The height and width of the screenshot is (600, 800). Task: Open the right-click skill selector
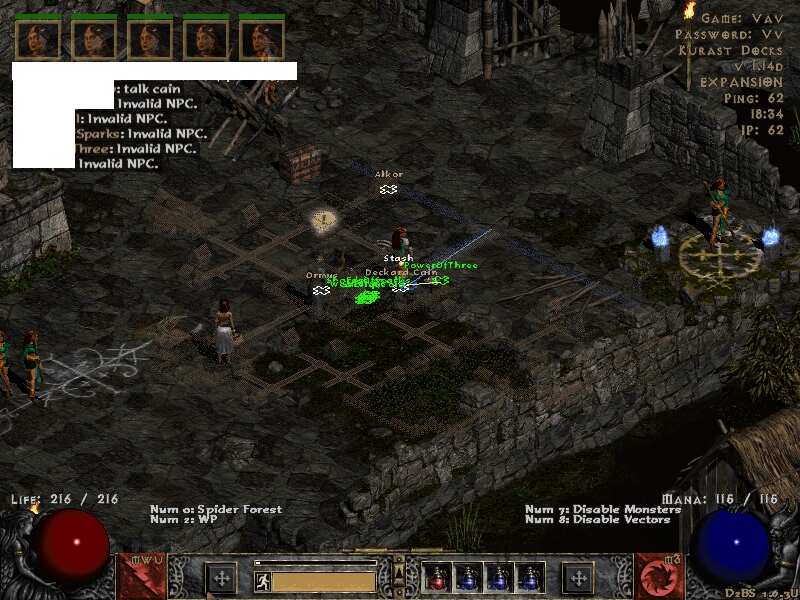click(x=659, y=577)
